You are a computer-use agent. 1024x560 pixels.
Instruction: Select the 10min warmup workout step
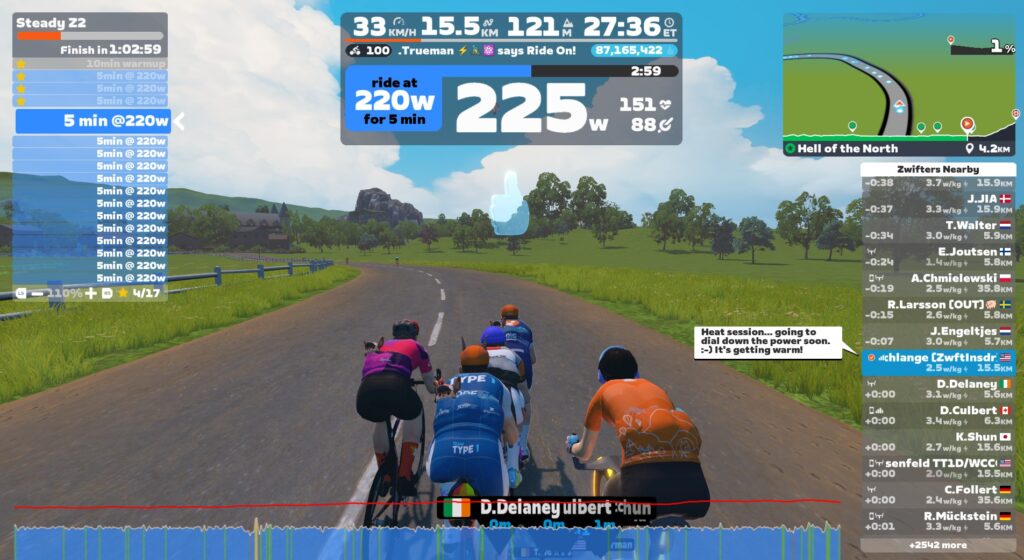[x=90, y=63]
